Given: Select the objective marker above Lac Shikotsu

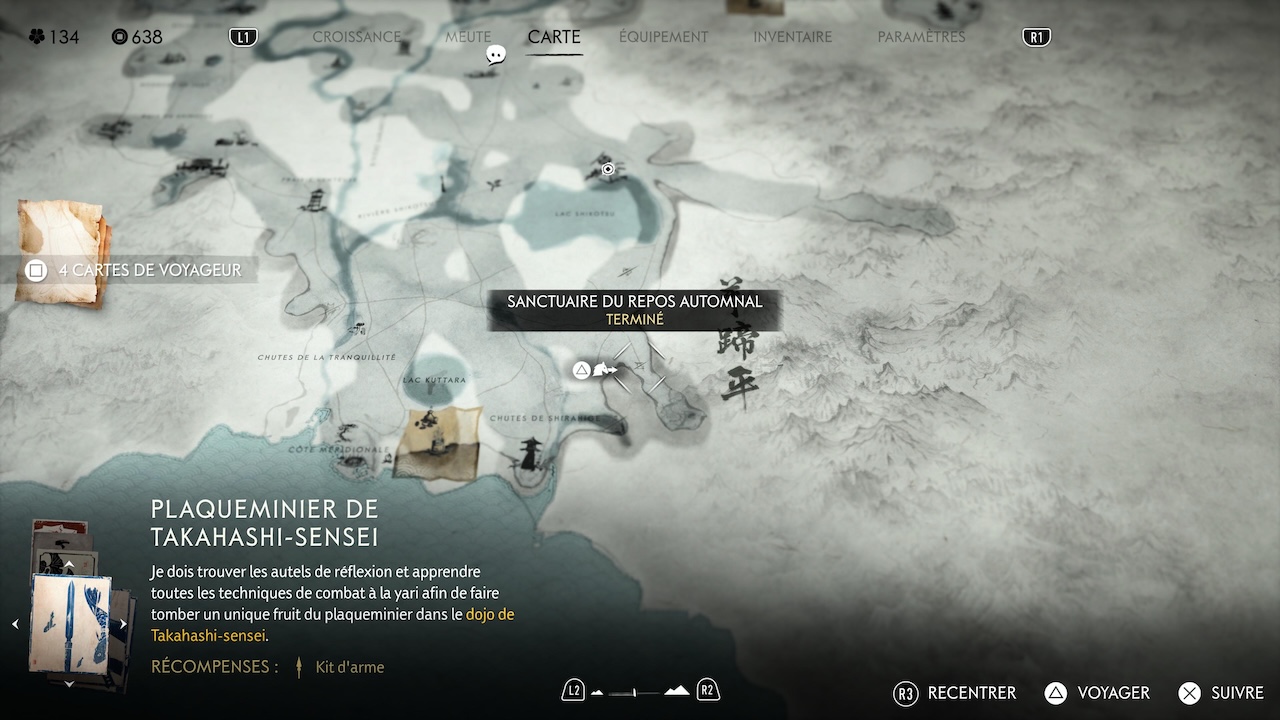Looking at the screenshot, I should 608,169.
